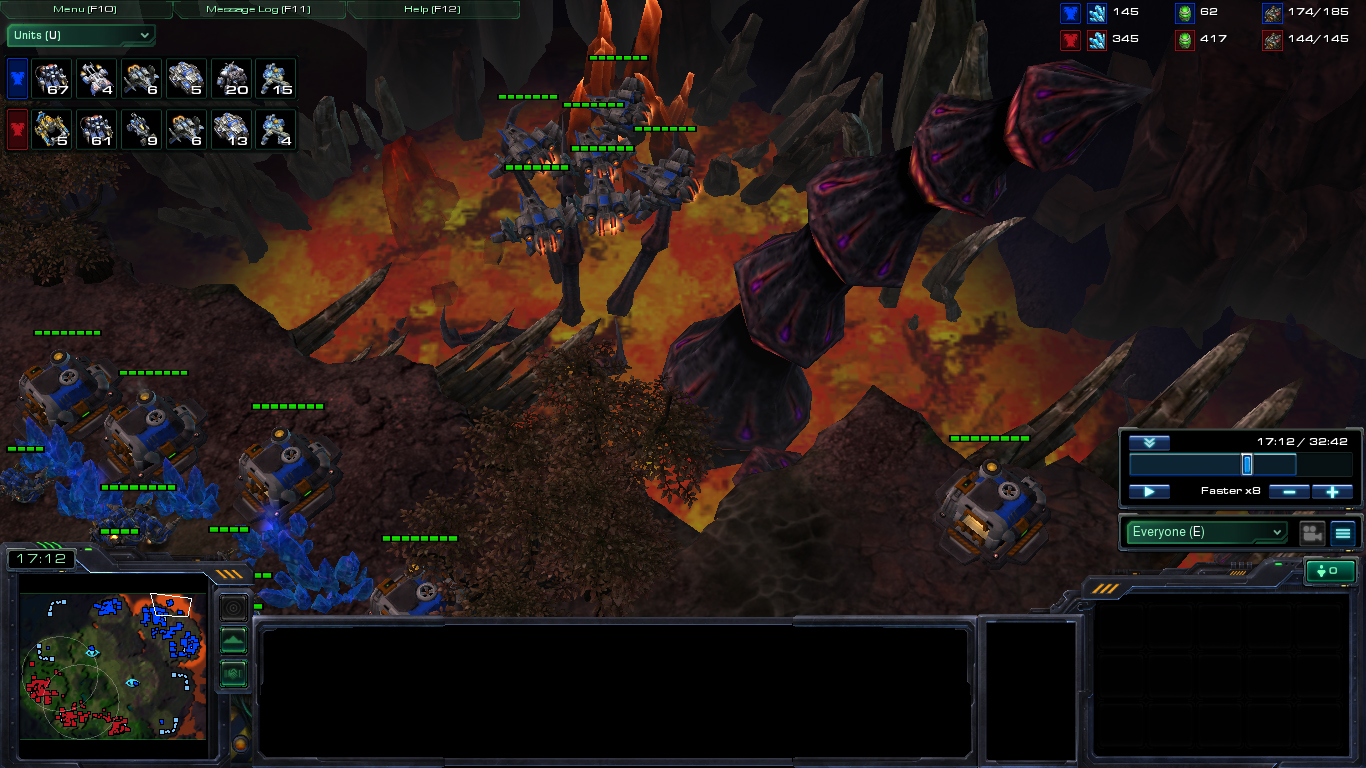Click the minimap
Screen dimensions: 1366x768
(x=112, y=665)
